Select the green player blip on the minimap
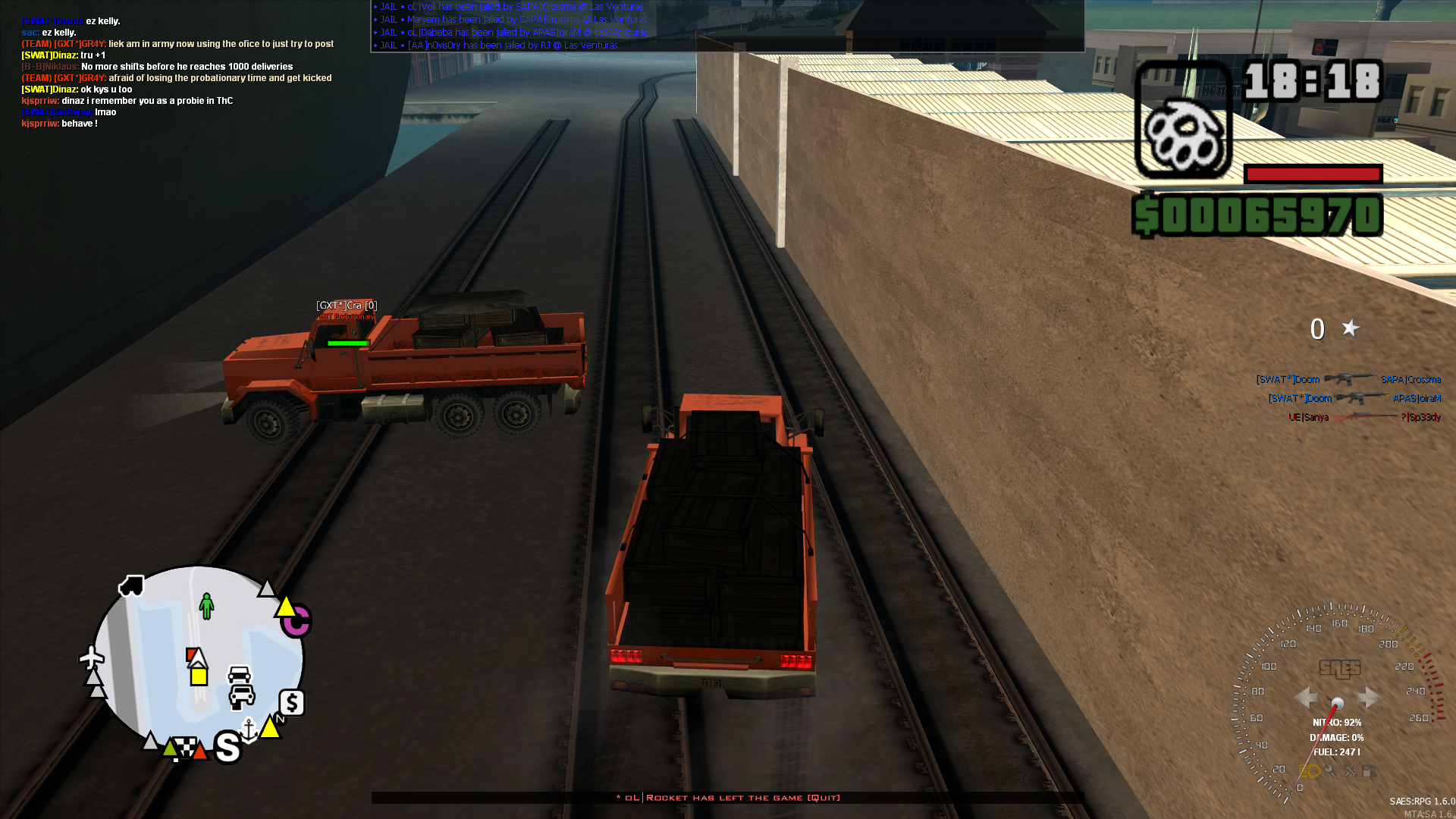1456x819 pixels. point(207,607)
